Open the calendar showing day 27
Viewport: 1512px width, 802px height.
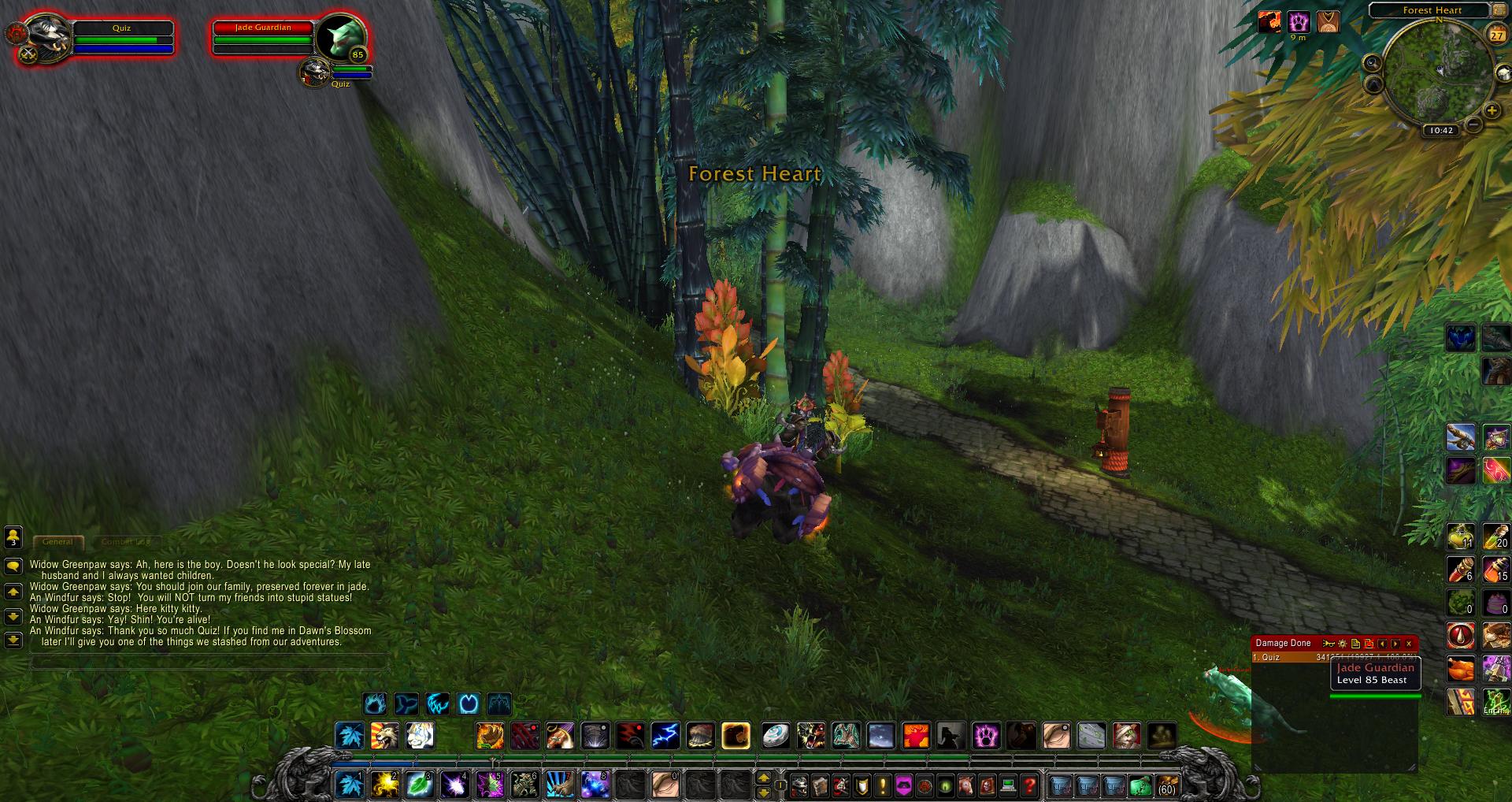point(1495,35)
